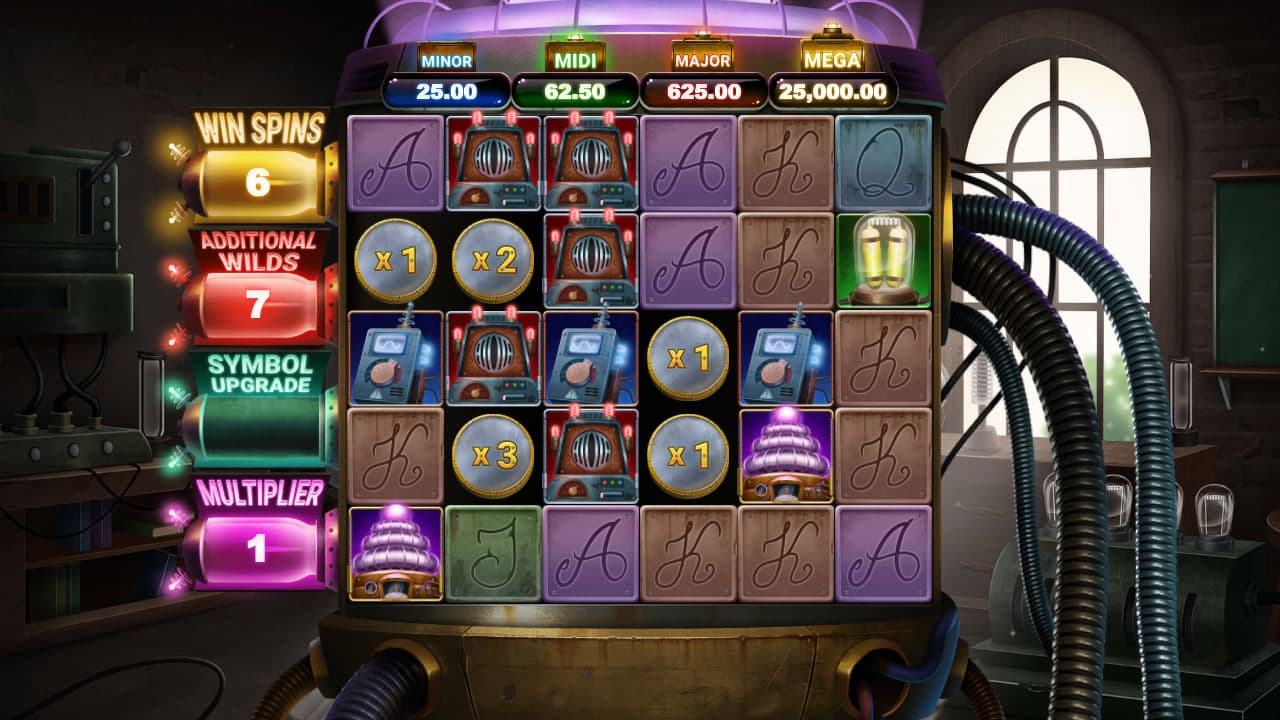This screenshot has height=720, width=1280.
Task: Pick the x2 coin symbol
Action: coord(493,260)
